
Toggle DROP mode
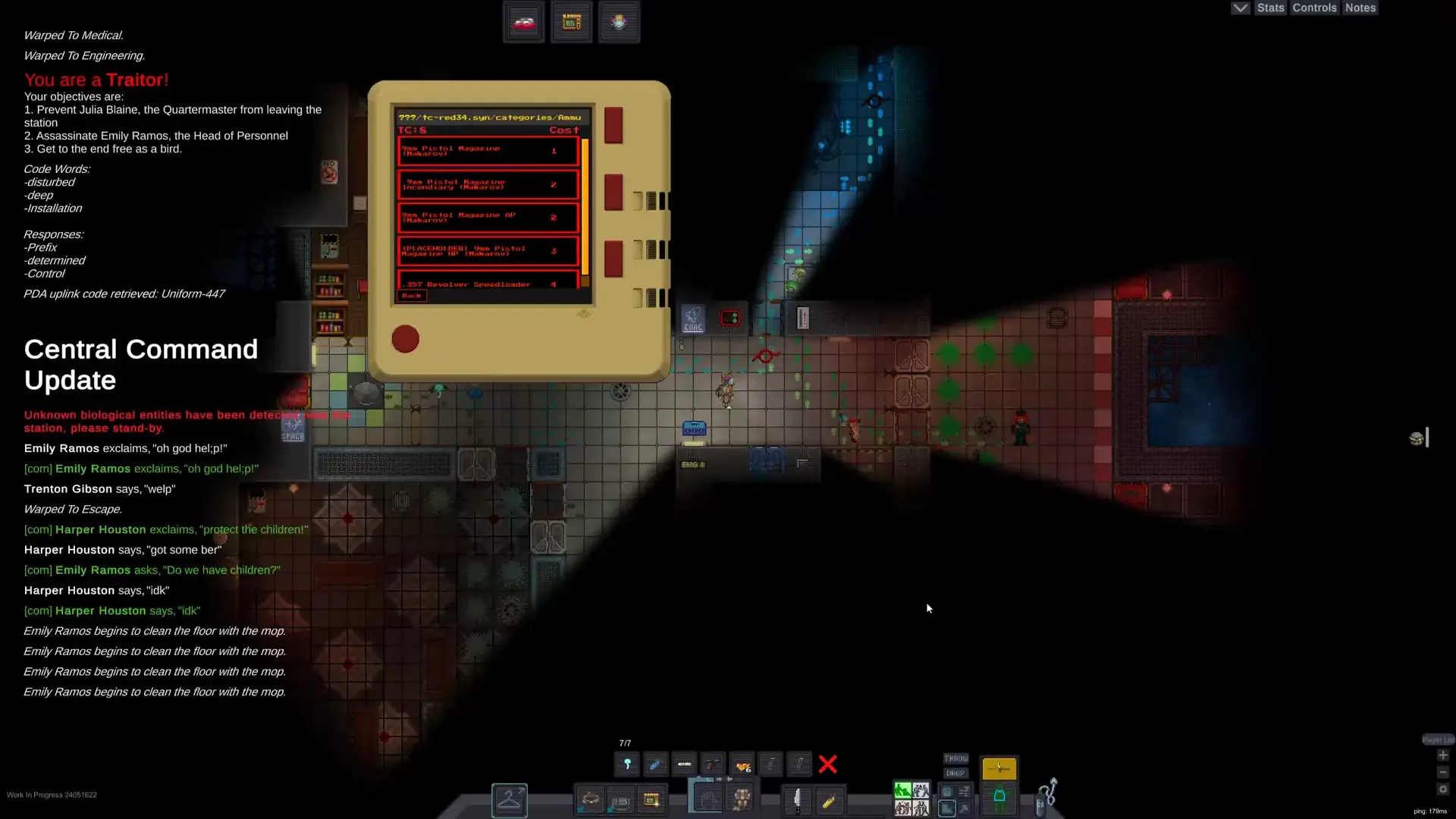click(955, 773)
